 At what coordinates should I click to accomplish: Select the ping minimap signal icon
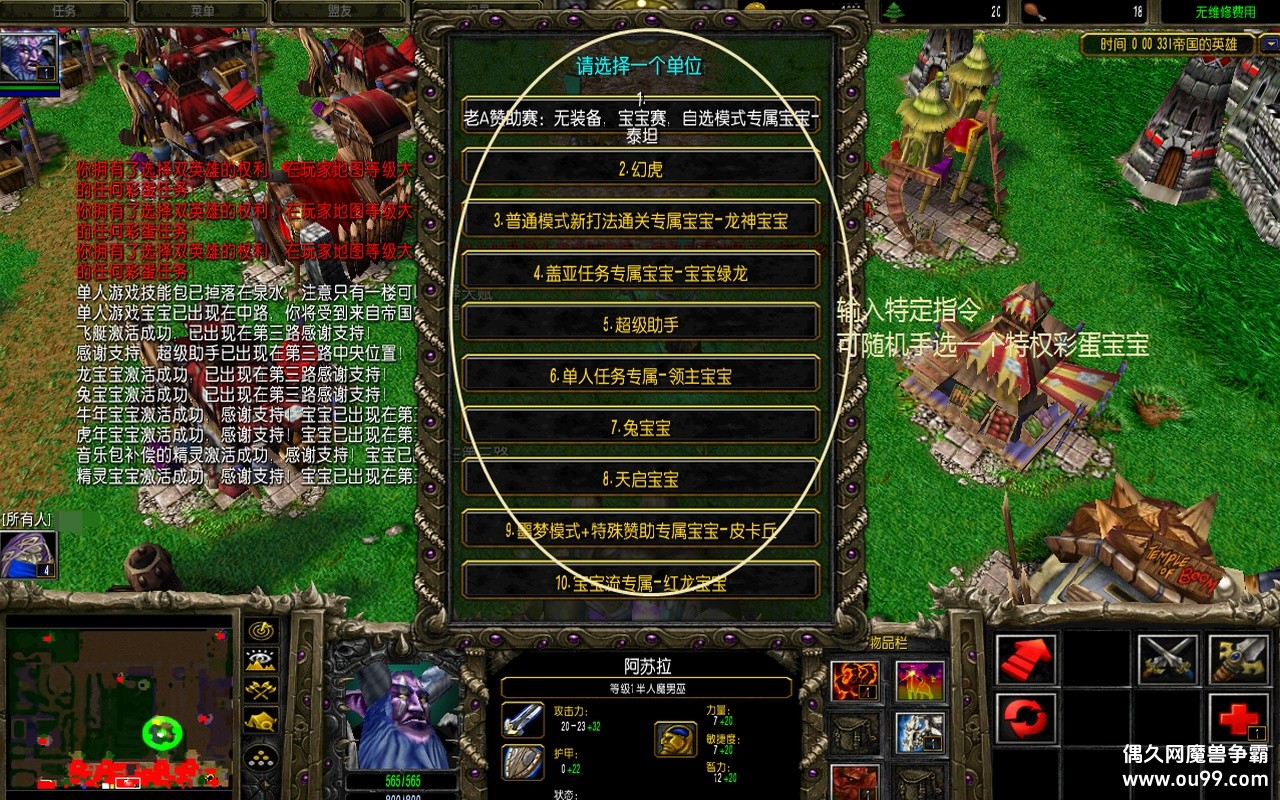(259, 630)
